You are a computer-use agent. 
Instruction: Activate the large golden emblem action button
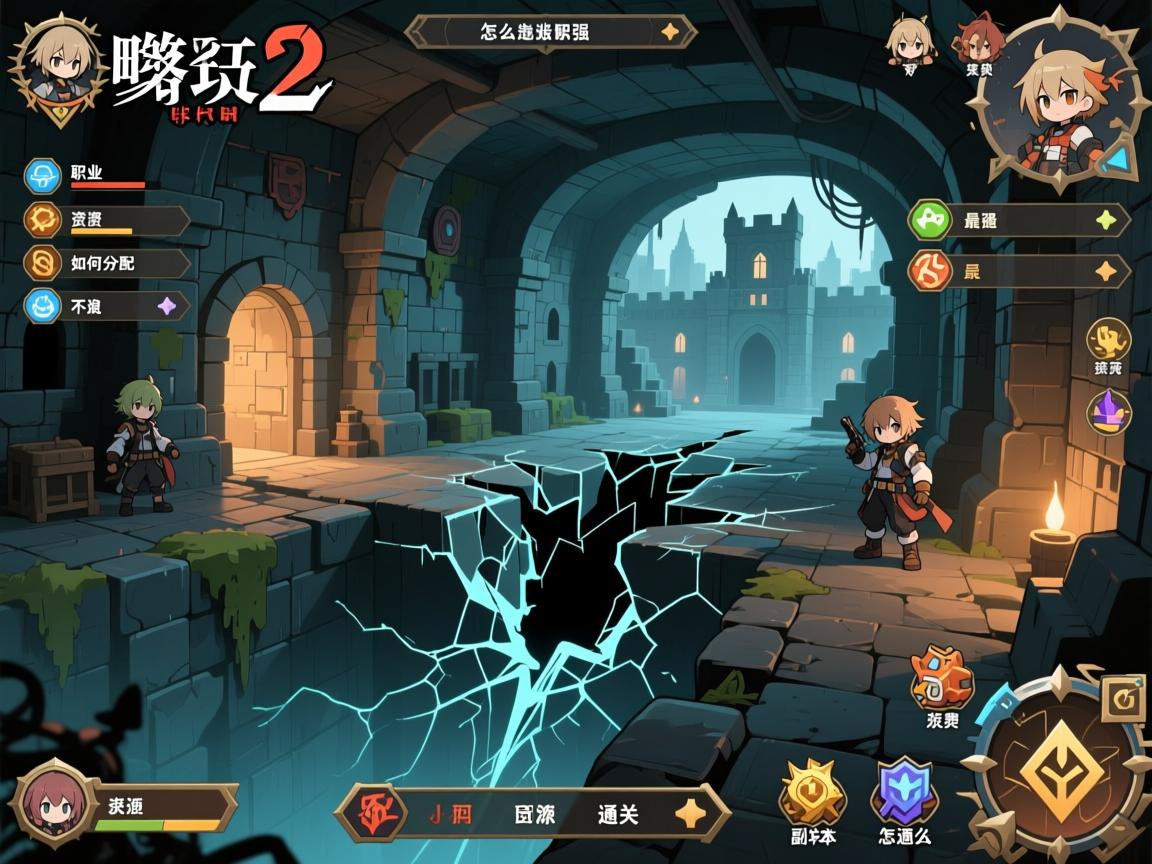point(1060,770)
